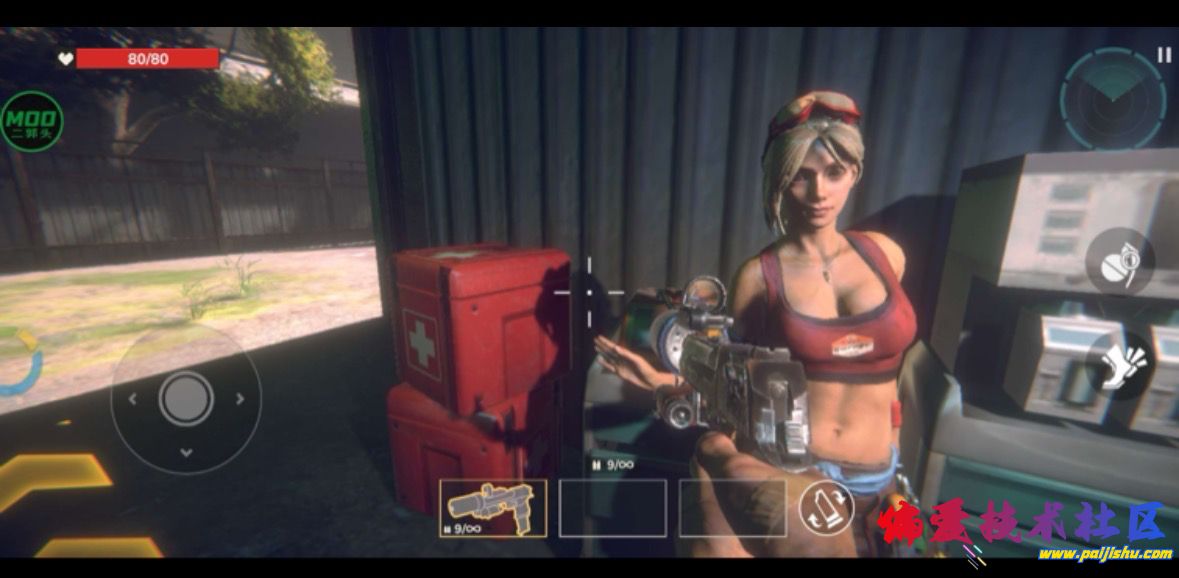Screen dimensions: 1179x578
Task: Tap the radar minimap
Action: point(1111,100)
